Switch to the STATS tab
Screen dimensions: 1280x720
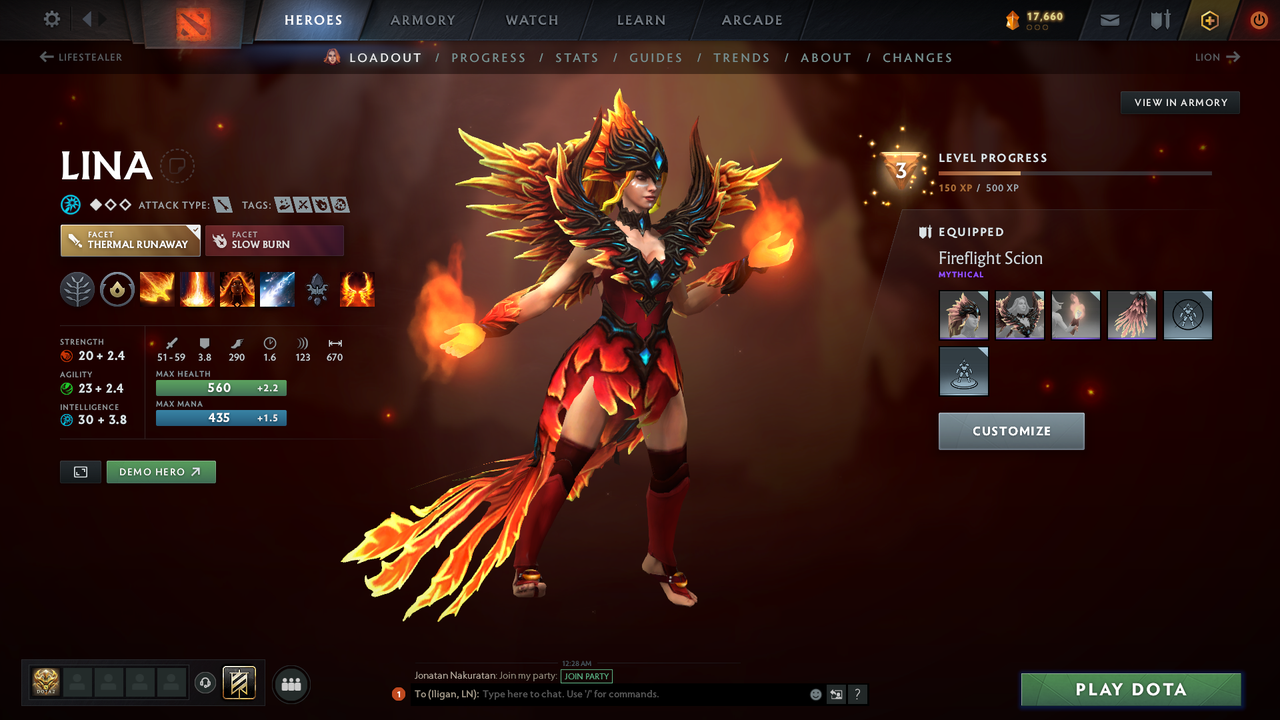click(x=577, y=57)
